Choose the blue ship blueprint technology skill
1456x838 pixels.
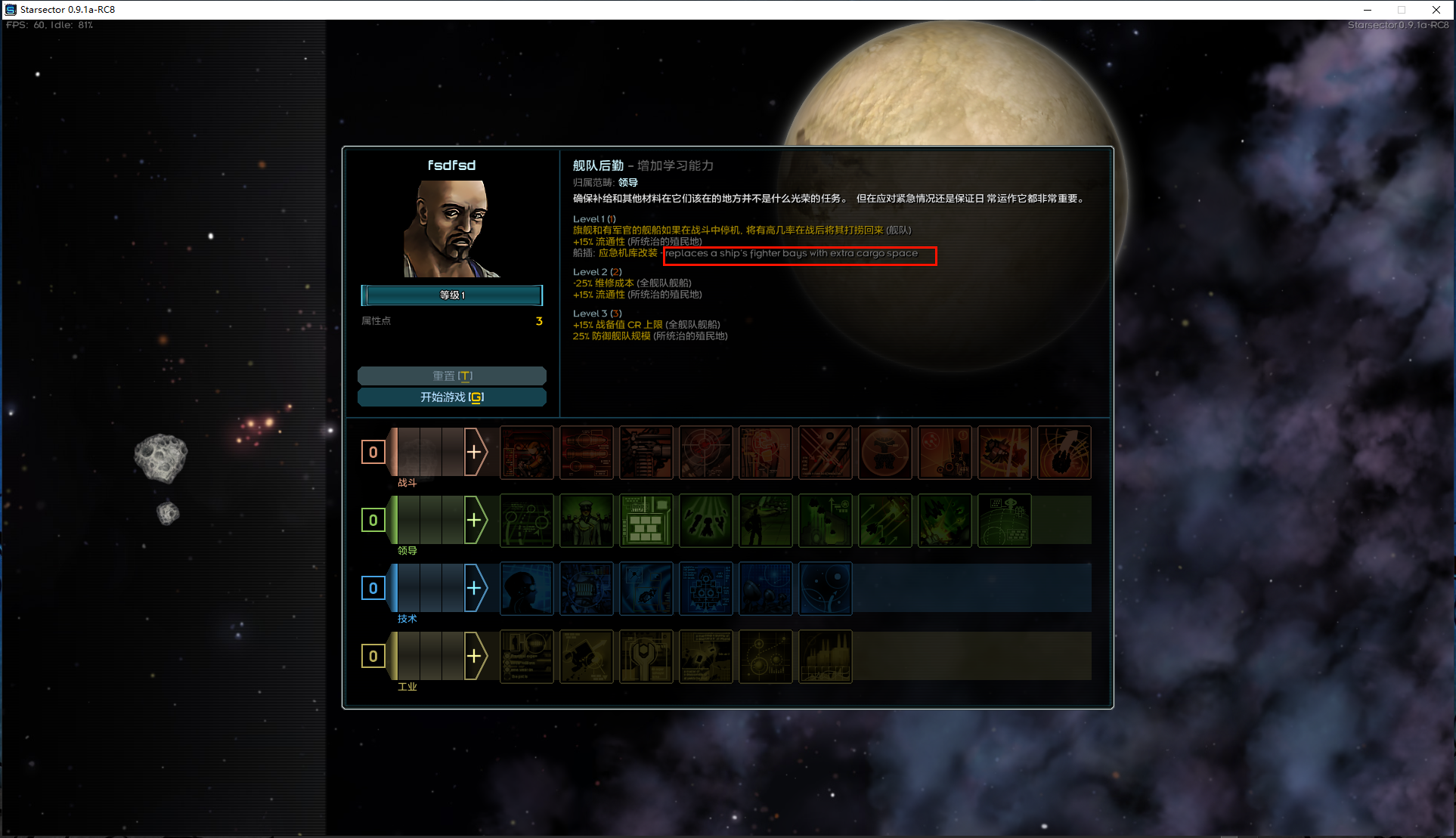point(705,589)
